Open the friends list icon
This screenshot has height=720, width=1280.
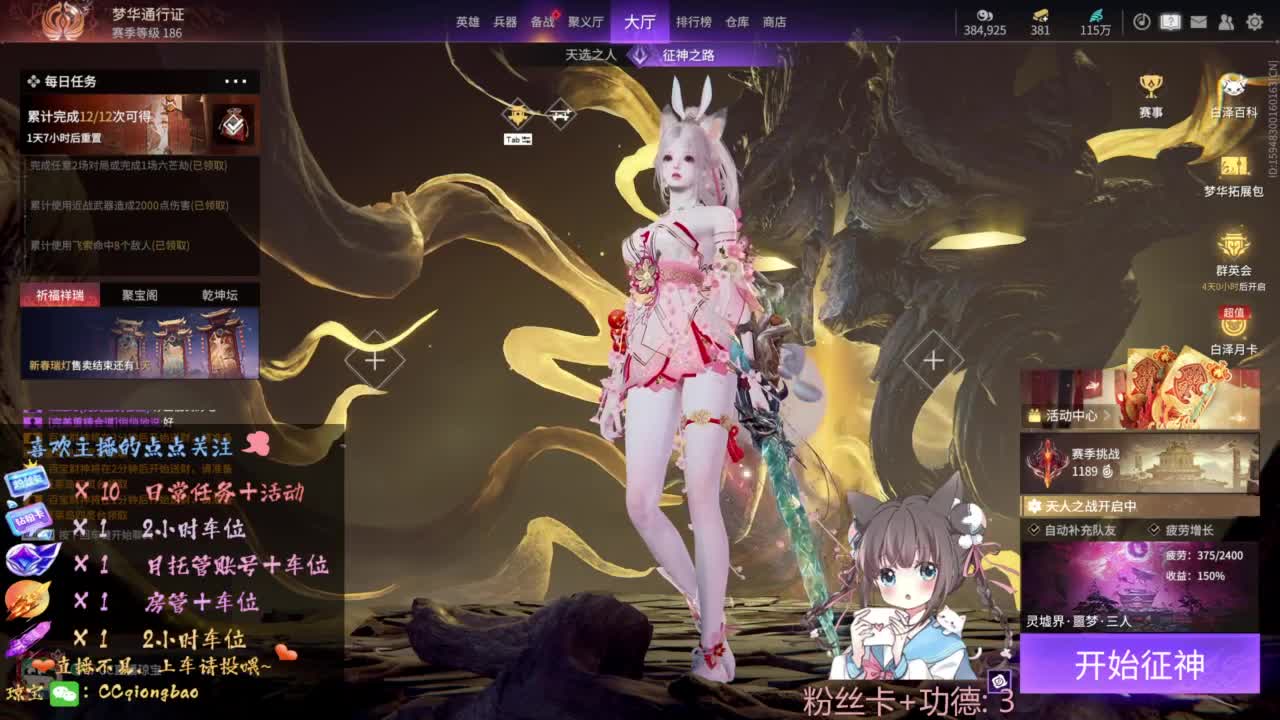click(1228, 20)
